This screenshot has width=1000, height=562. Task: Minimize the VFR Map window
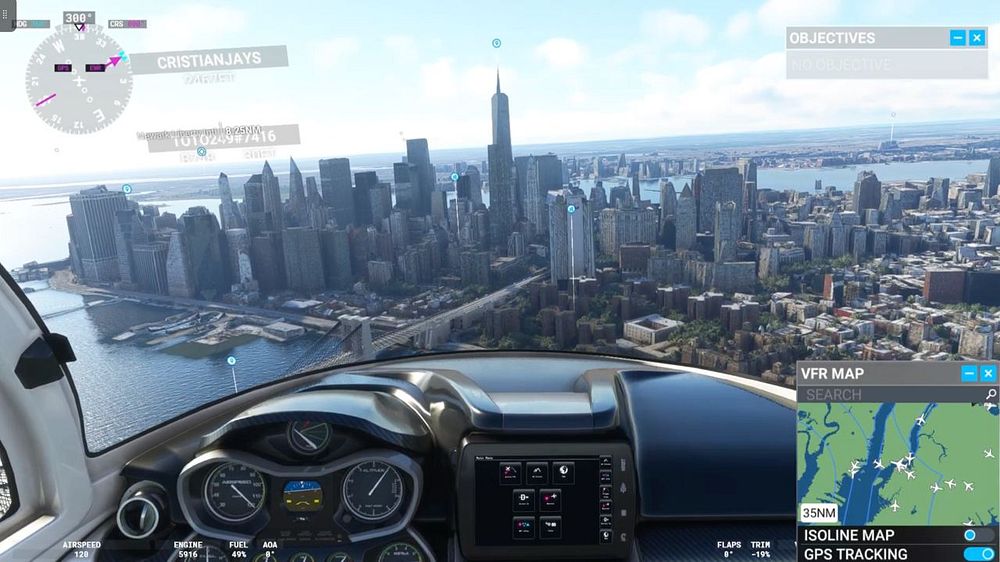point(969,374)
